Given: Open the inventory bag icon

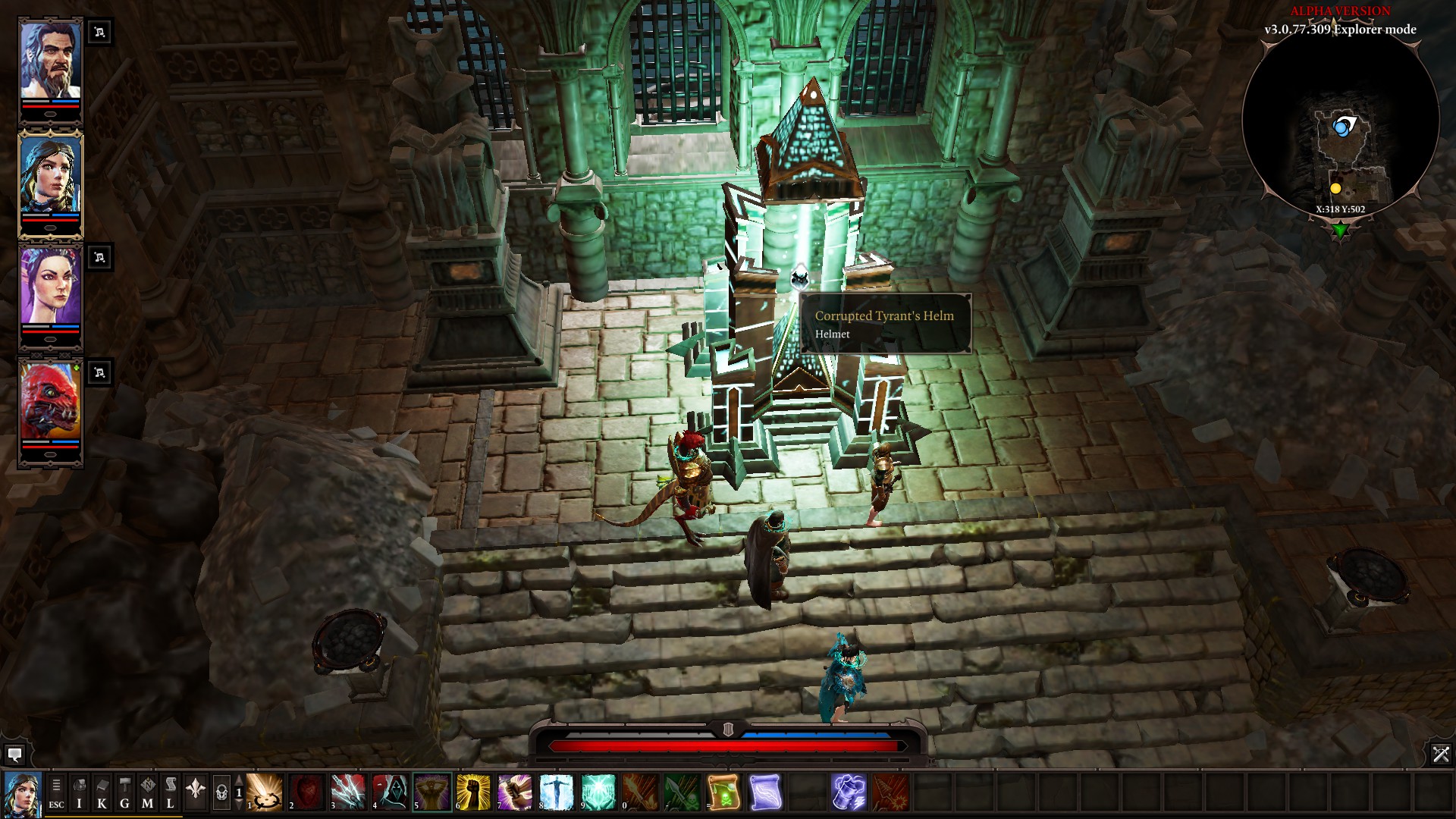Looking at the screenshot, I should (79, 792).
